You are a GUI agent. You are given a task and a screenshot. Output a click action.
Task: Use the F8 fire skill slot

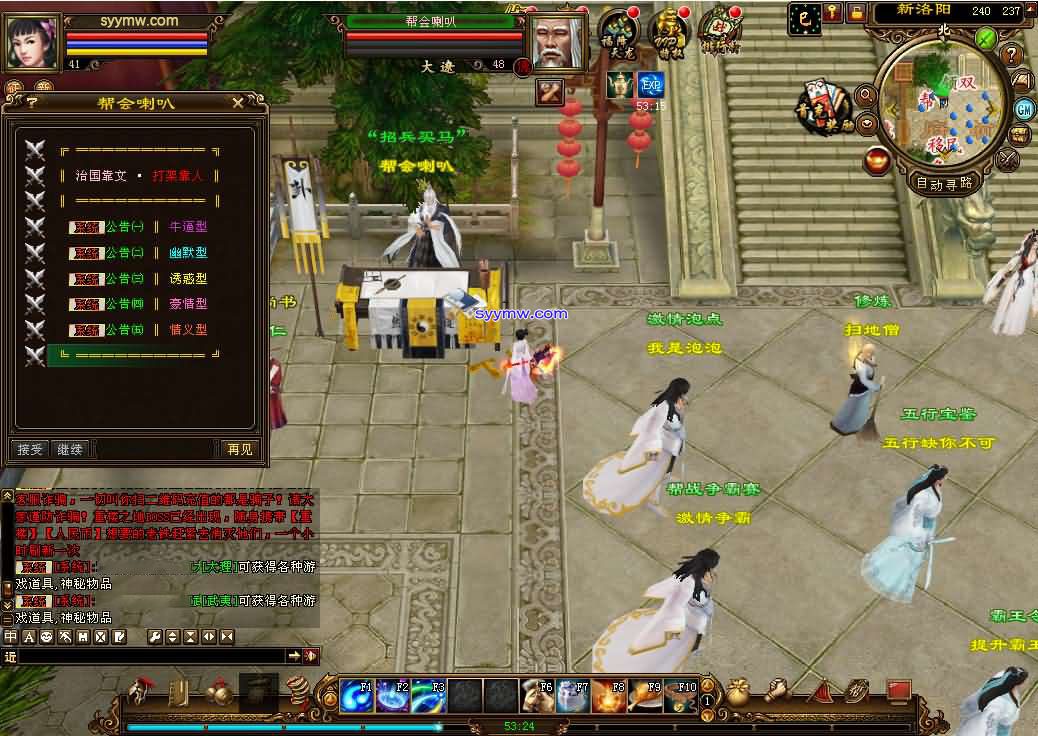click(609, 696)
